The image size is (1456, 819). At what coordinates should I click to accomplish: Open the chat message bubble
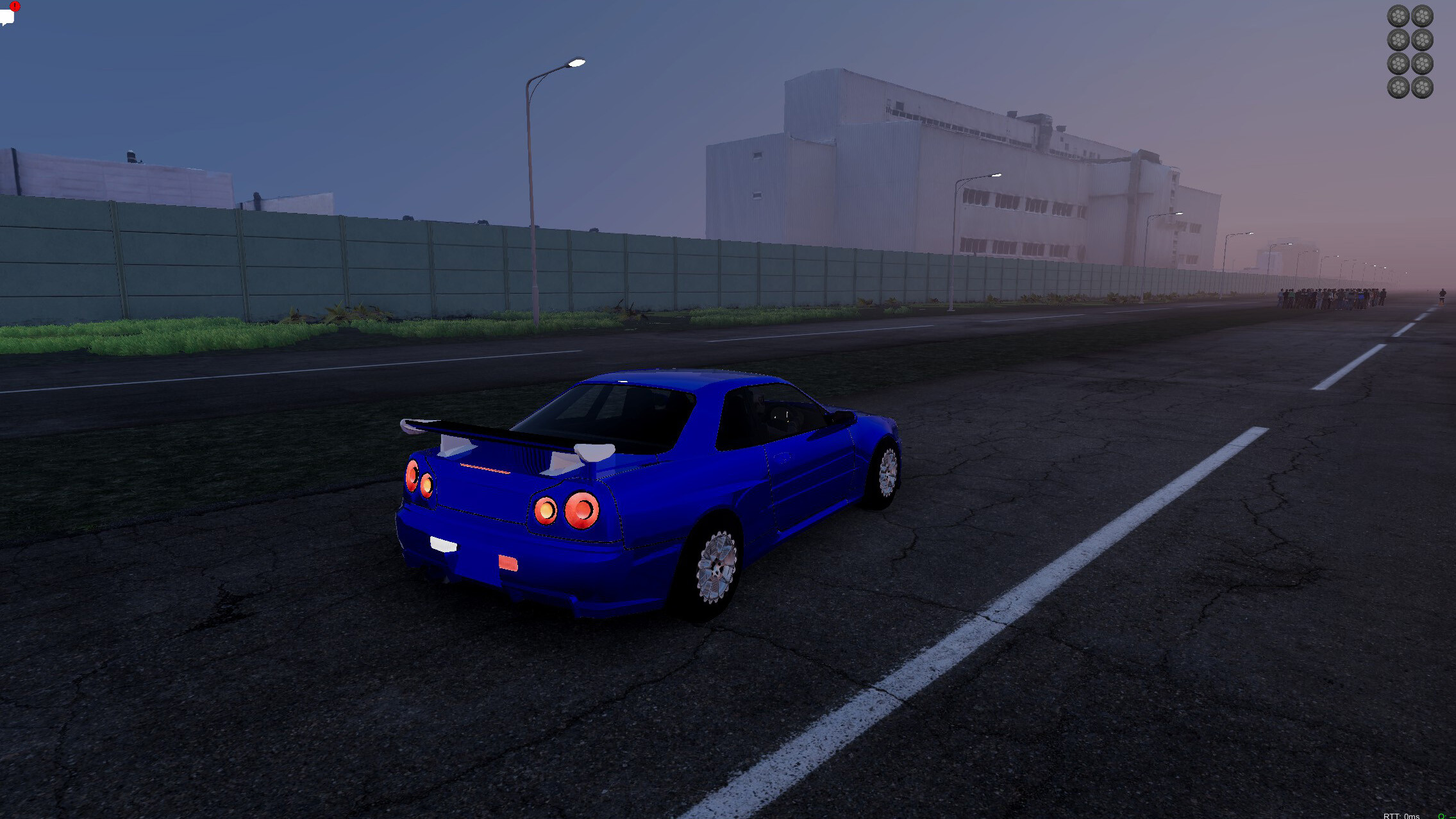8,17
